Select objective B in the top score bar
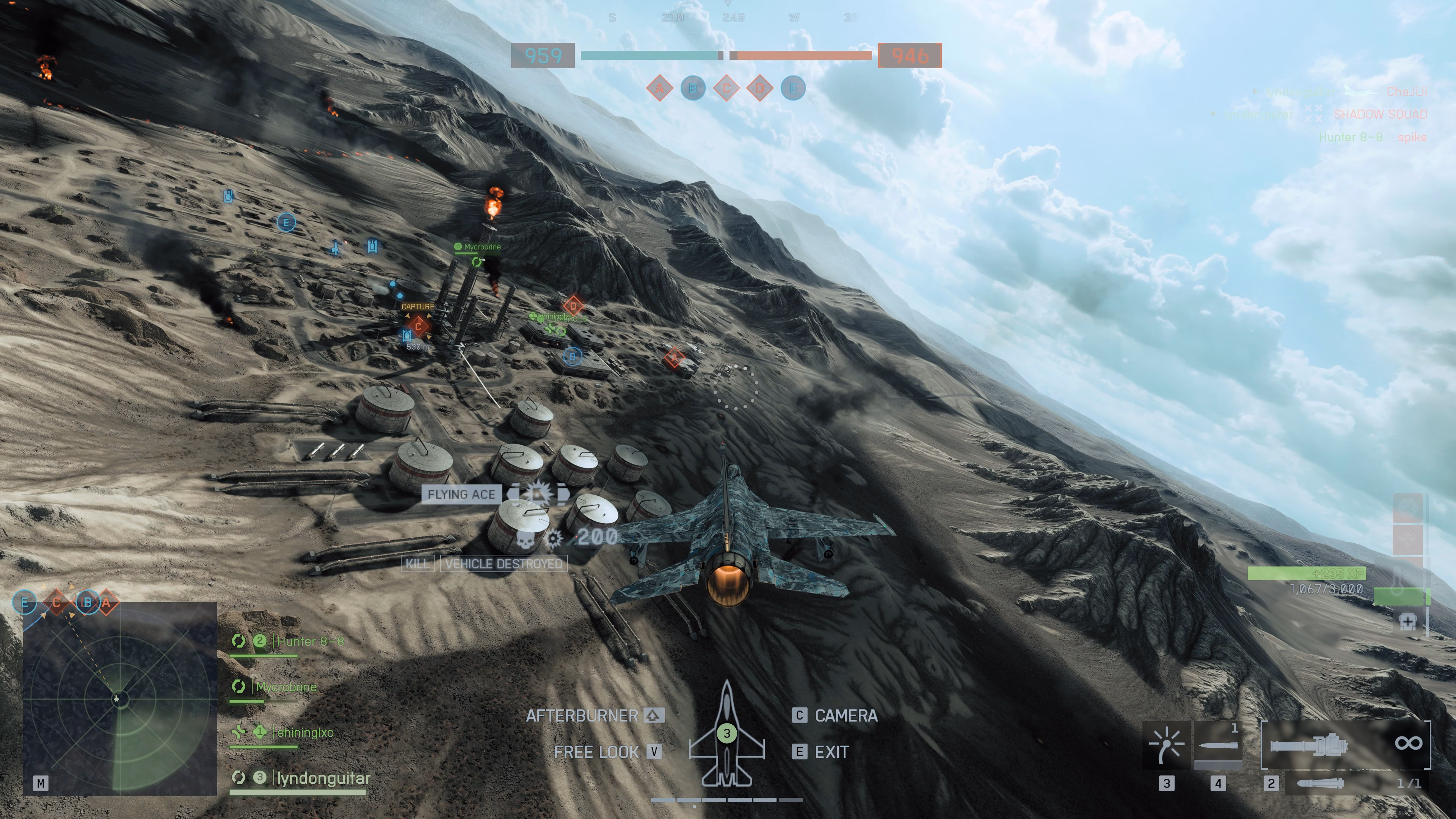 tap(693, 88)
